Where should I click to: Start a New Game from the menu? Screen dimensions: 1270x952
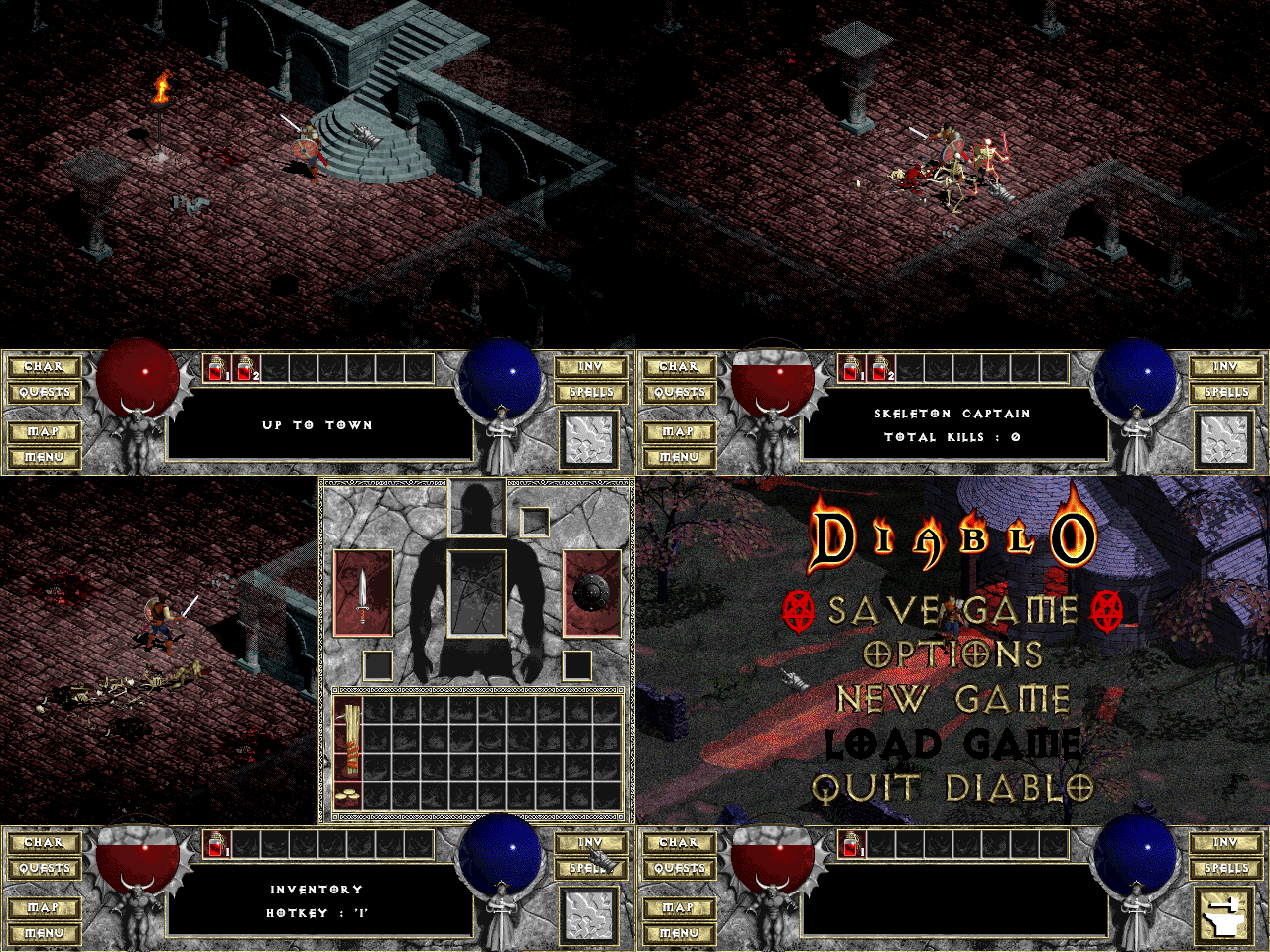click(952, 699)
